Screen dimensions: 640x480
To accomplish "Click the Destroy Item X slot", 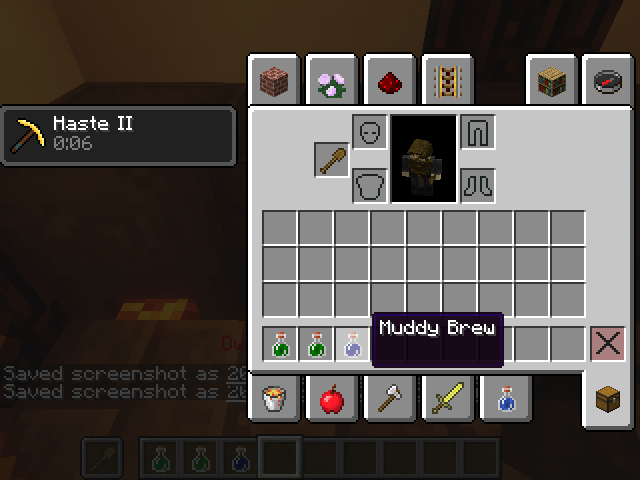I will (x=607, y=344).
